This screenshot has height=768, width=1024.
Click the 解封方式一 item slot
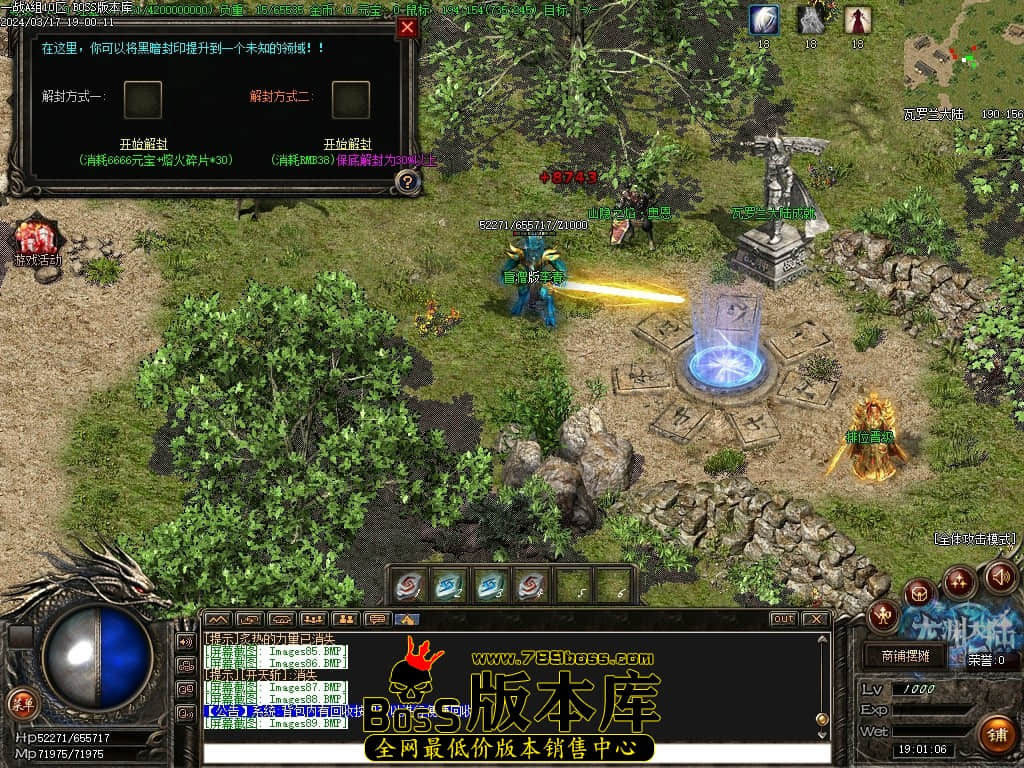tap(143, 99)
